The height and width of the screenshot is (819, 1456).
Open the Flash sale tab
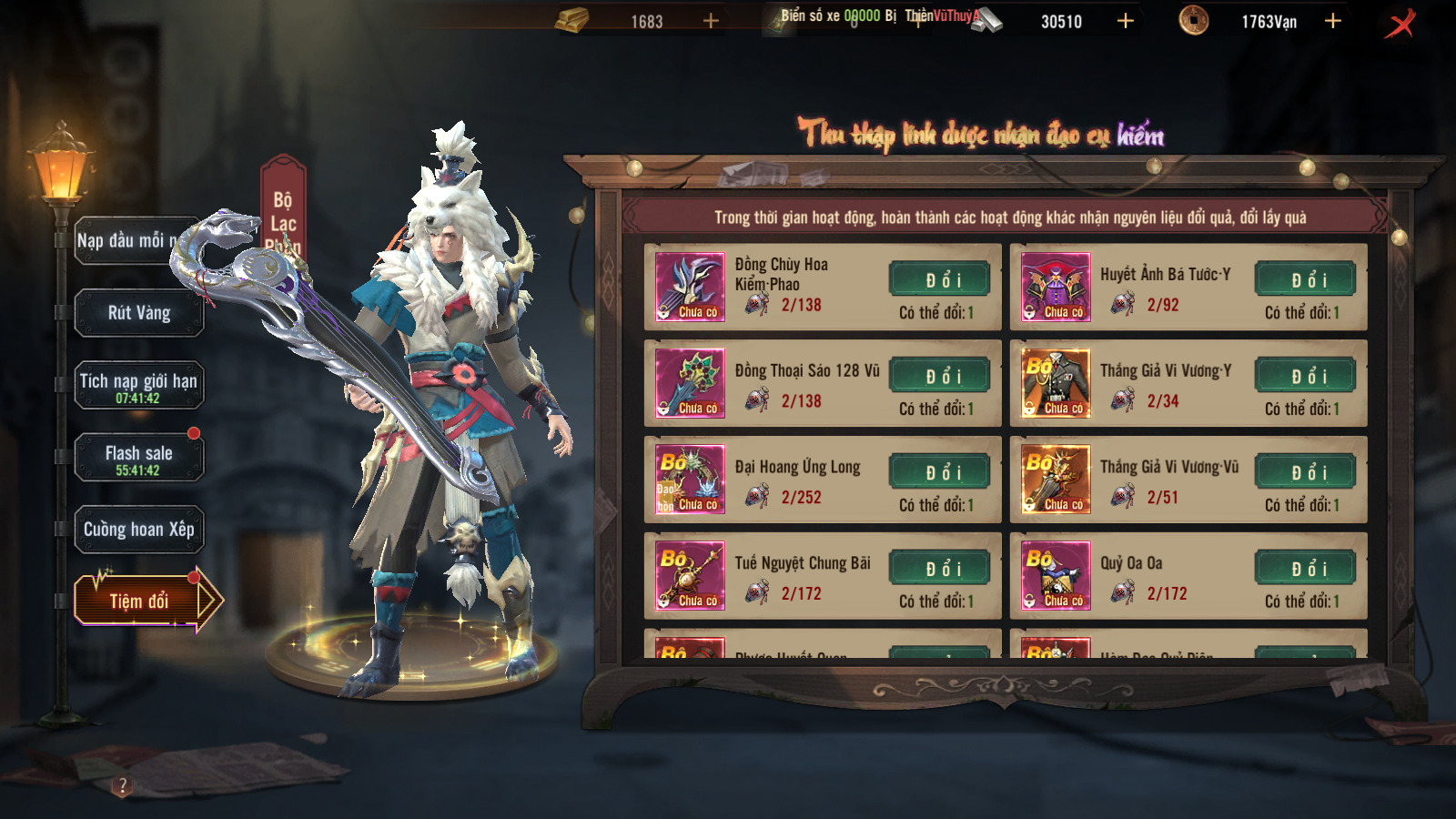pyautogui.click(x=138, y=458)
